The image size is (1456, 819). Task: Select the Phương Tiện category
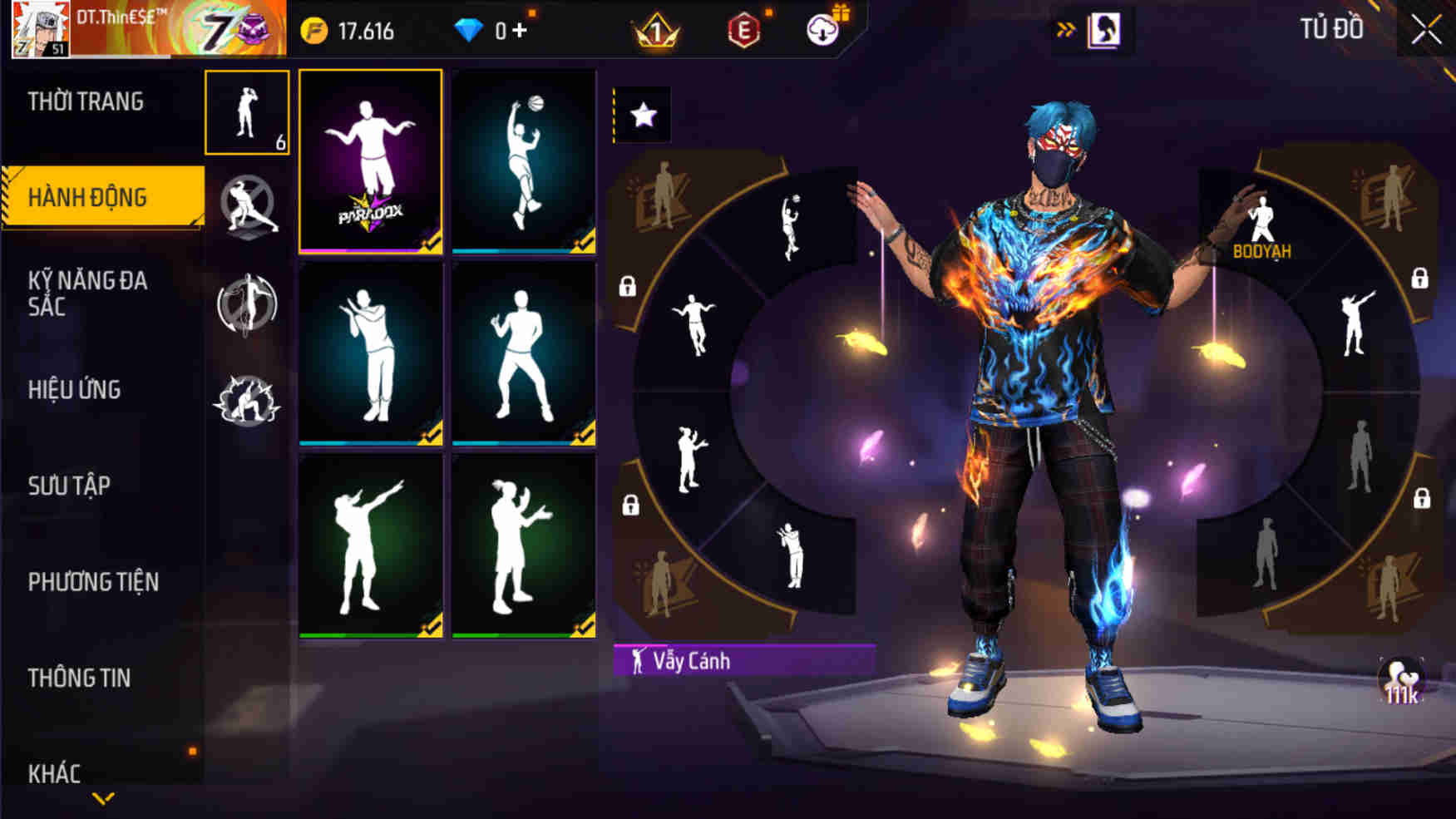point(93,582)
